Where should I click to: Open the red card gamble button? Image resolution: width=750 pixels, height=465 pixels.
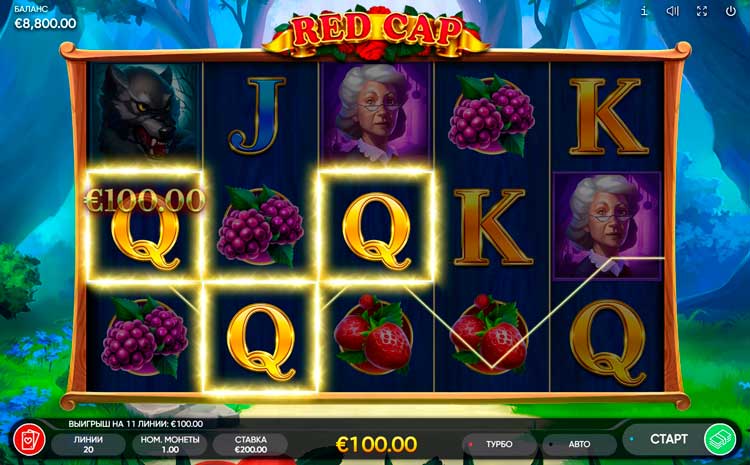(x=28, y=440)
